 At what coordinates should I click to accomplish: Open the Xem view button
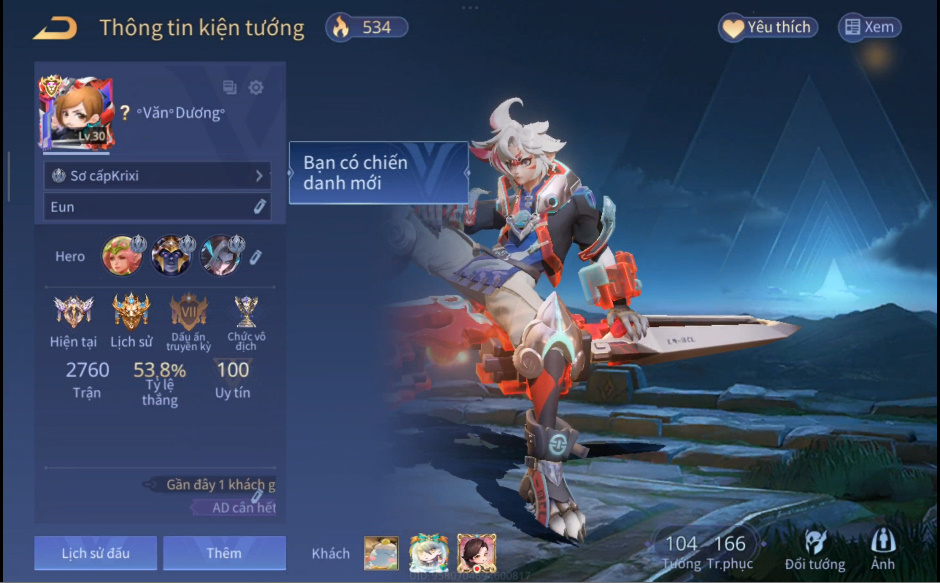point(869,28)
